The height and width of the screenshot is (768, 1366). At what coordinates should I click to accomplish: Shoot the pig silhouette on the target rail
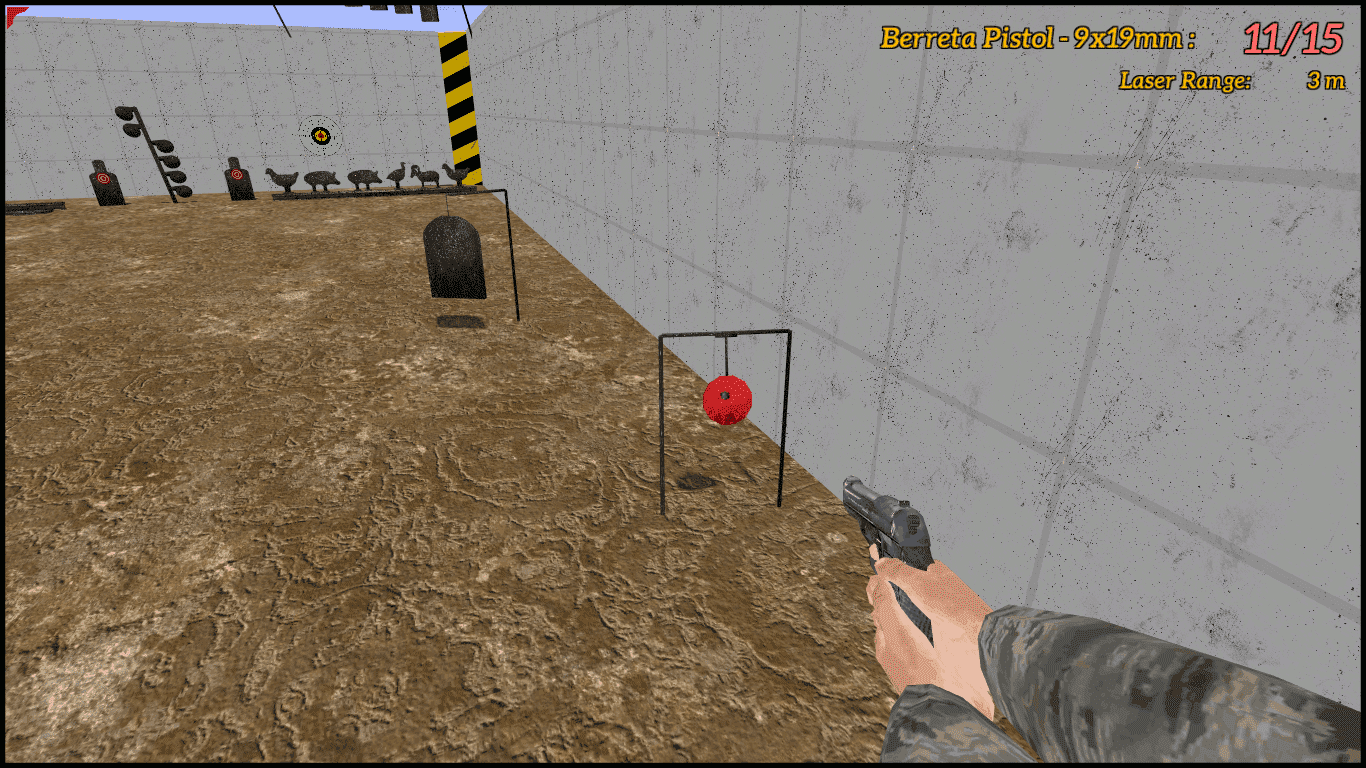tap(321, 180)
